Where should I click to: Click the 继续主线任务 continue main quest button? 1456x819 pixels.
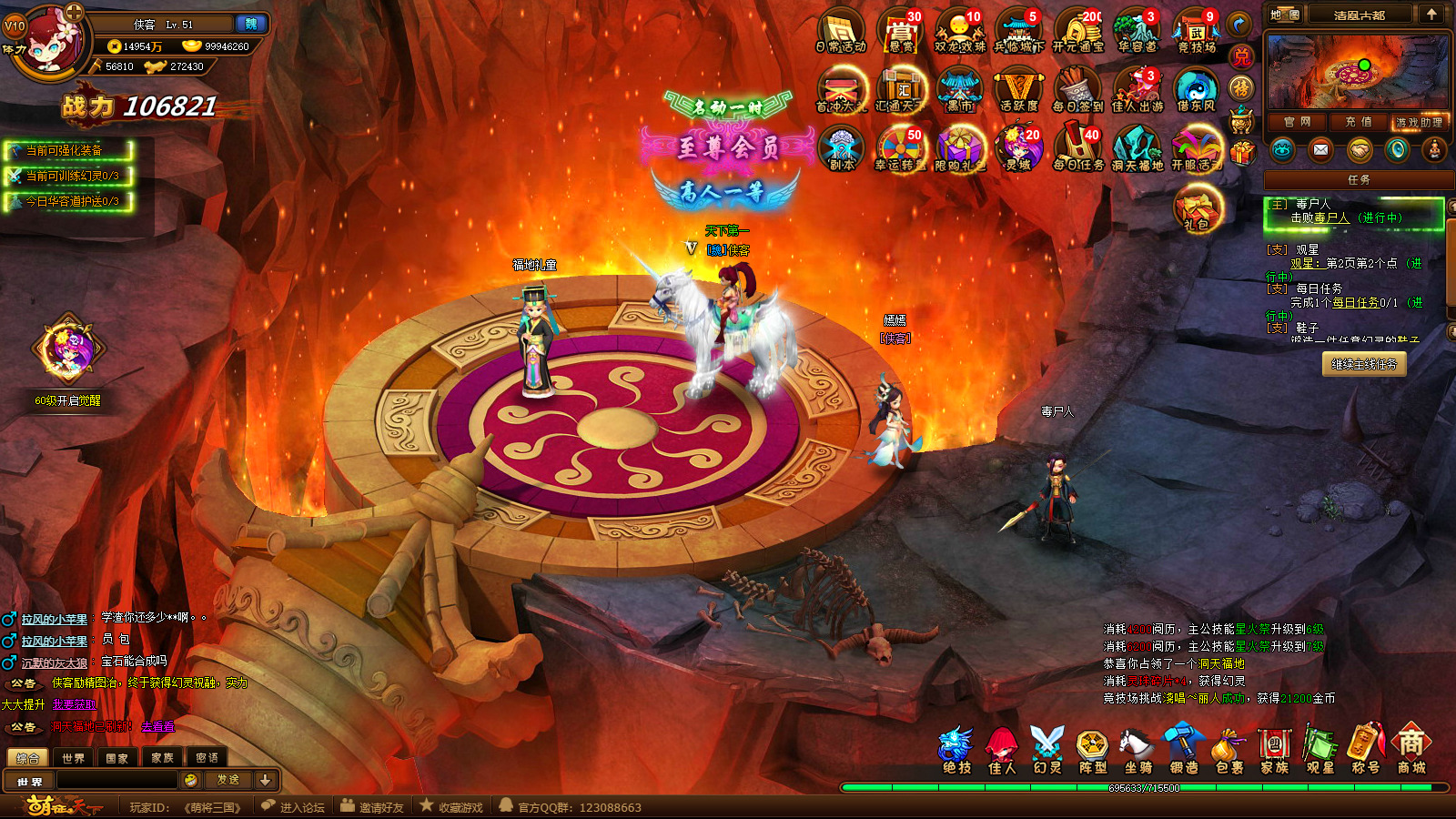point(1363,364)
